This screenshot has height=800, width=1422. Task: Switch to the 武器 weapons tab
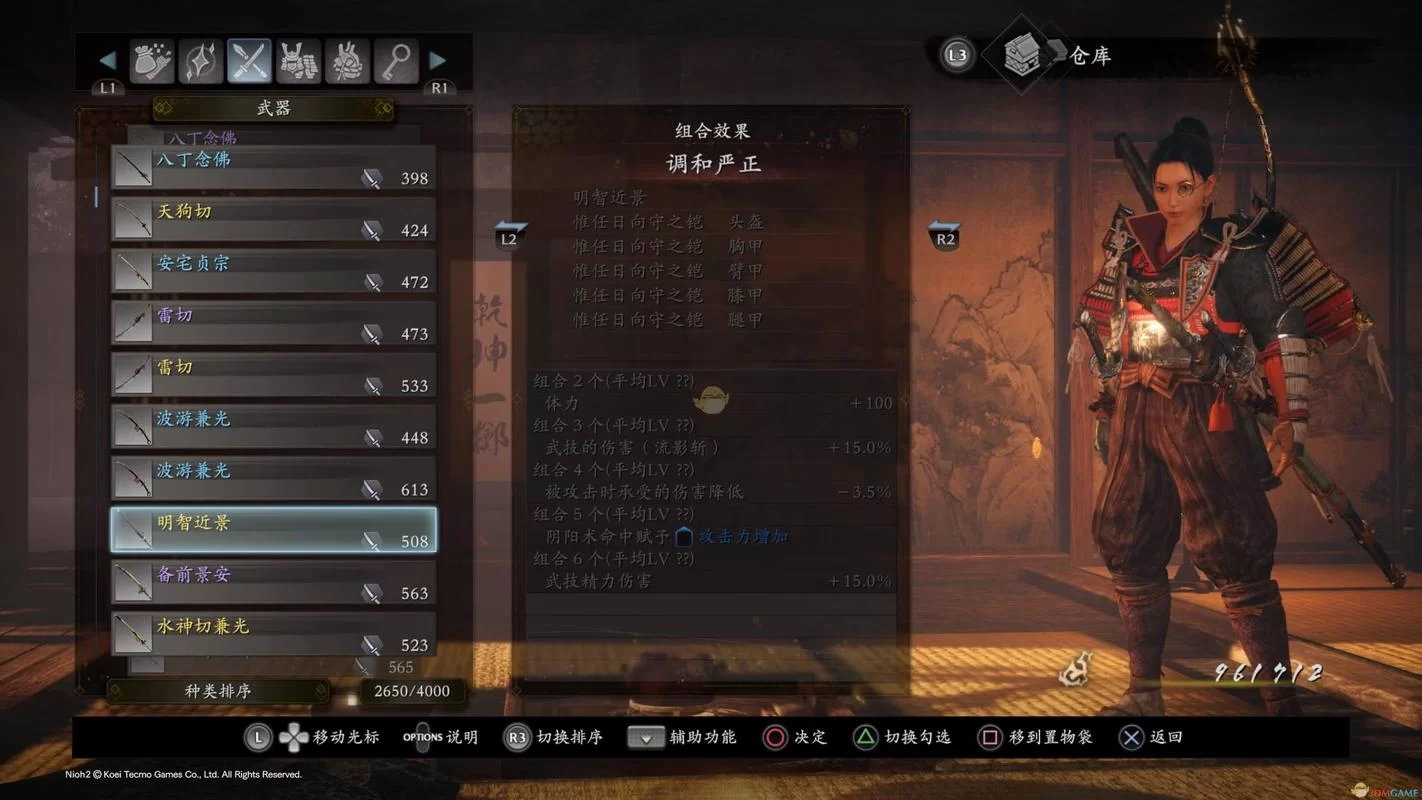[x=270, y=108]
